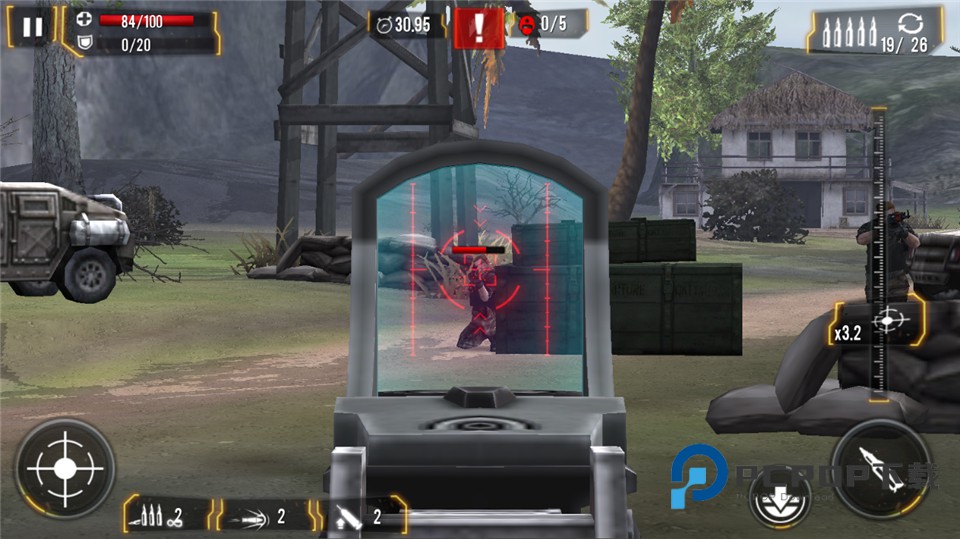This screenshot has width=960, height=539.
Task: Use the syringe health booster
Action: (360, 516)
